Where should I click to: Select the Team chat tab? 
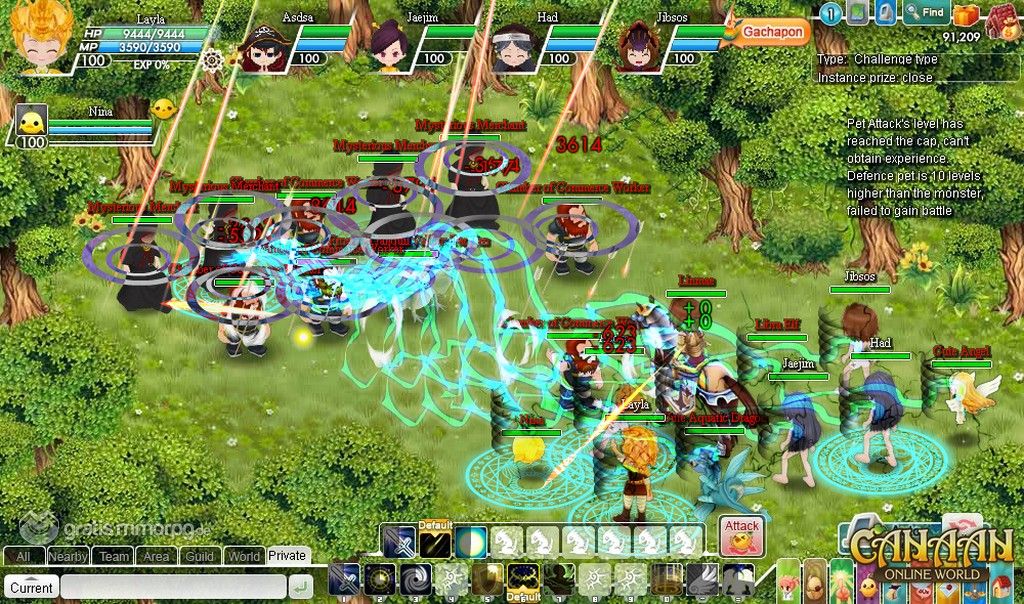[114, 557]
